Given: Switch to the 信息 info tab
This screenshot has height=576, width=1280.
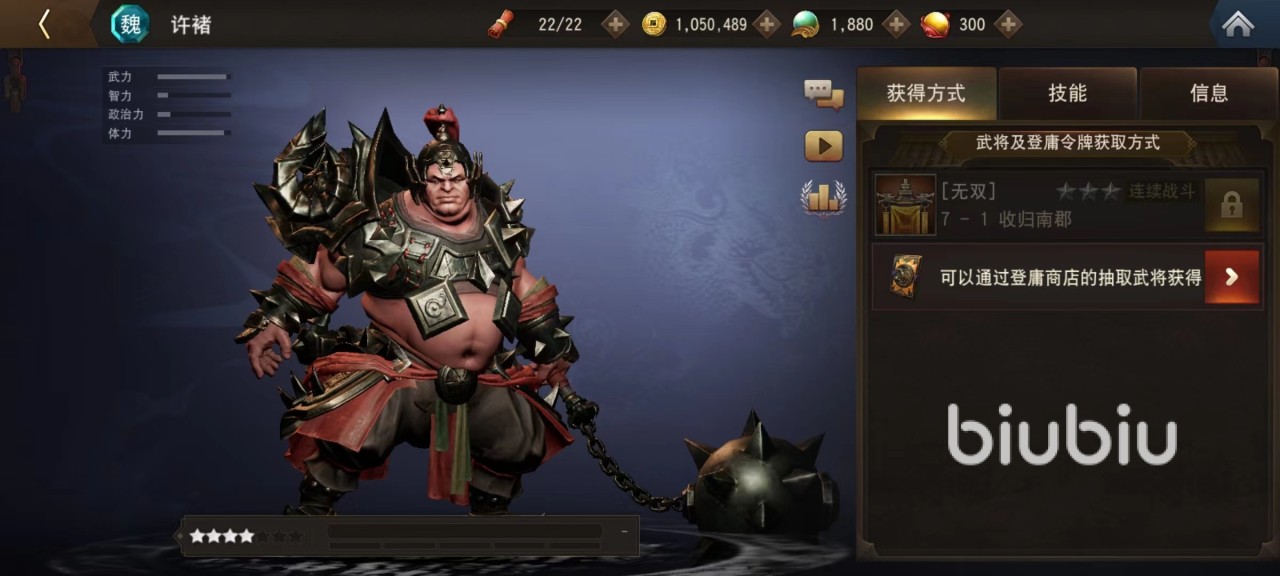Looking at the screenshot, I should (x=1208, y=93).
